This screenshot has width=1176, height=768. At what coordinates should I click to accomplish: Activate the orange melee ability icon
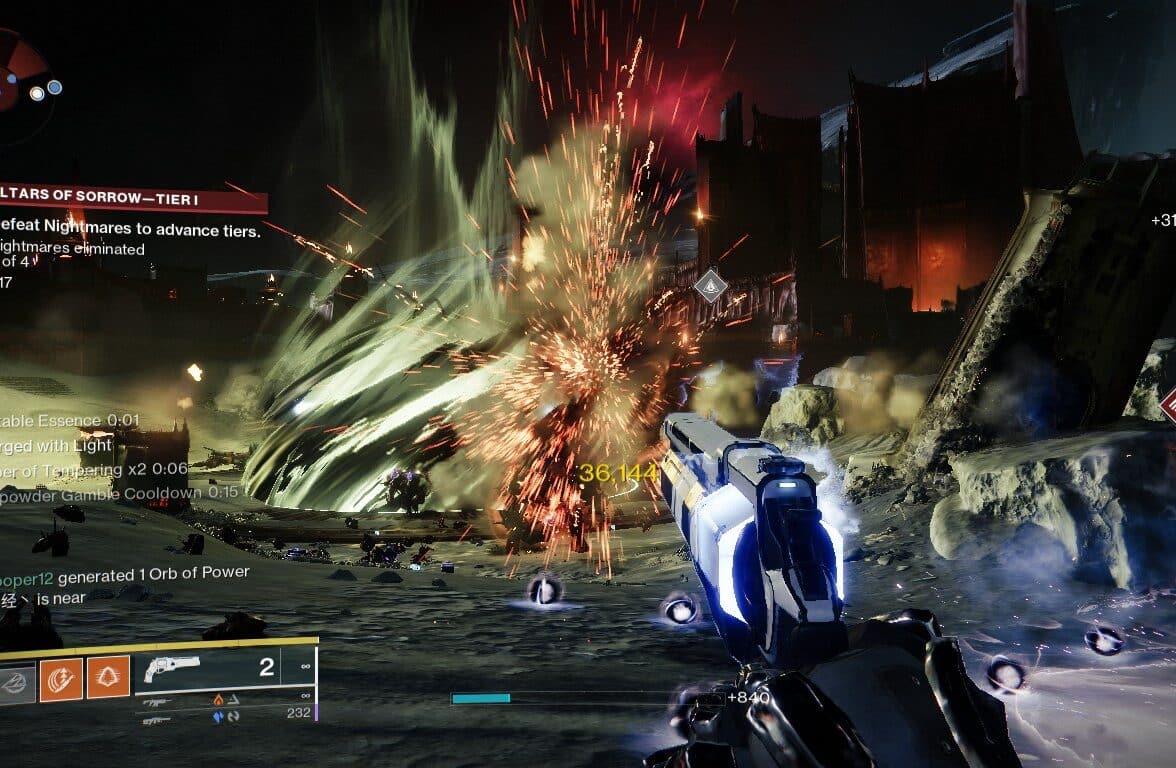click(x=61, y=679)
